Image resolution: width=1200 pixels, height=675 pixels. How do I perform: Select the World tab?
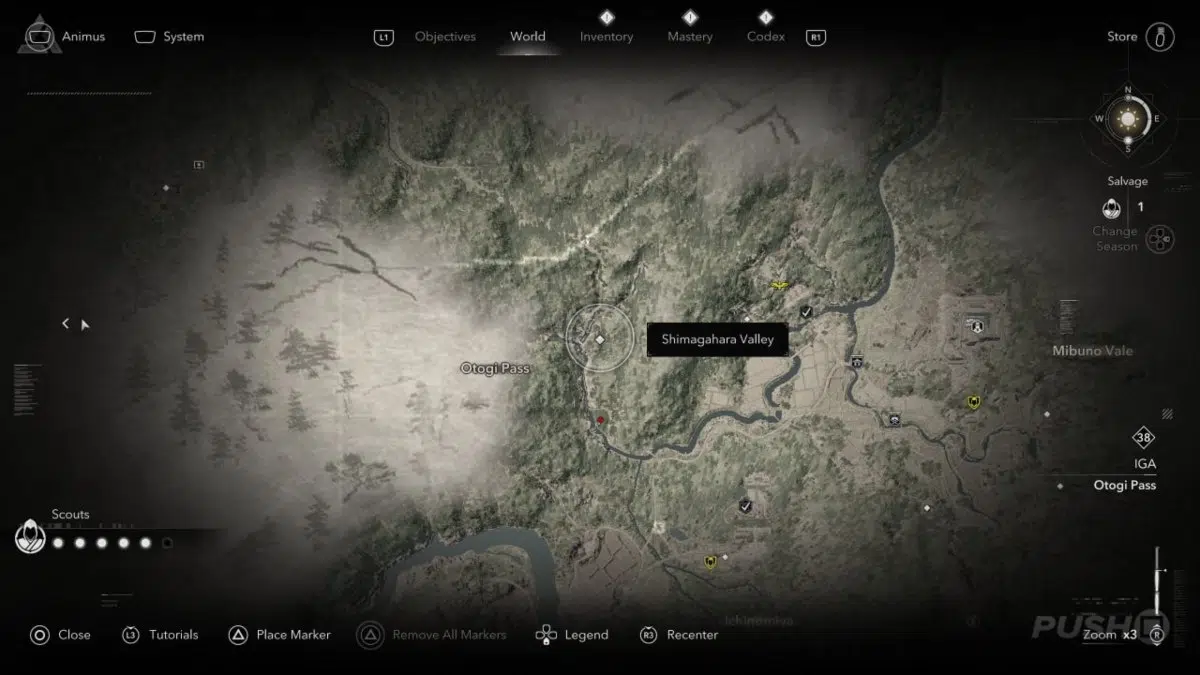(x=527, y=37)
